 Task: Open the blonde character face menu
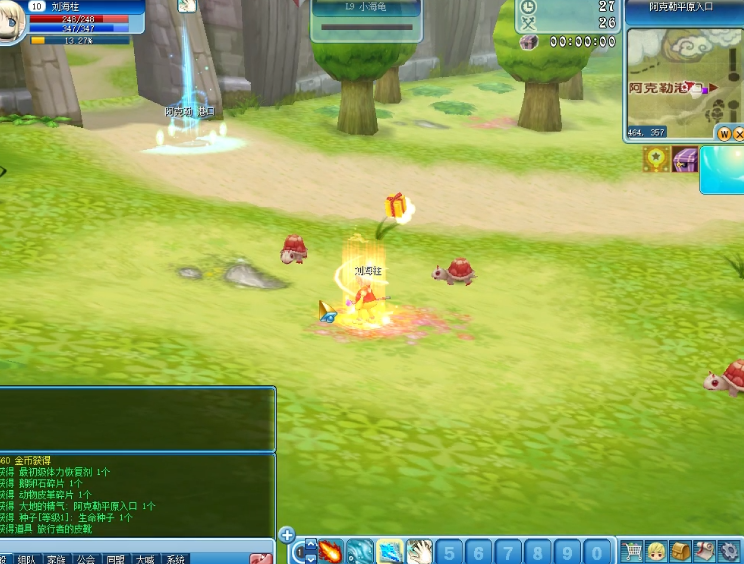[x=656, y=551]
